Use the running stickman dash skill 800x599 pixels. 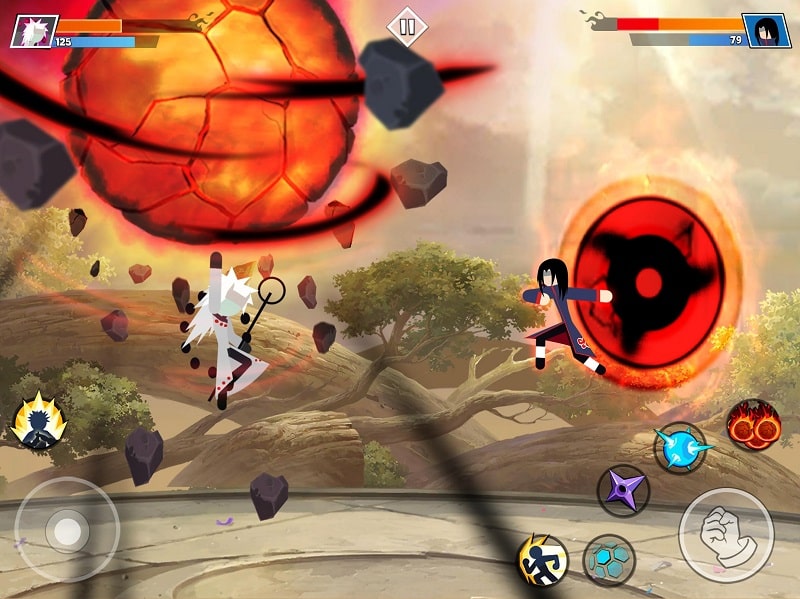click(x=542, y=560)
